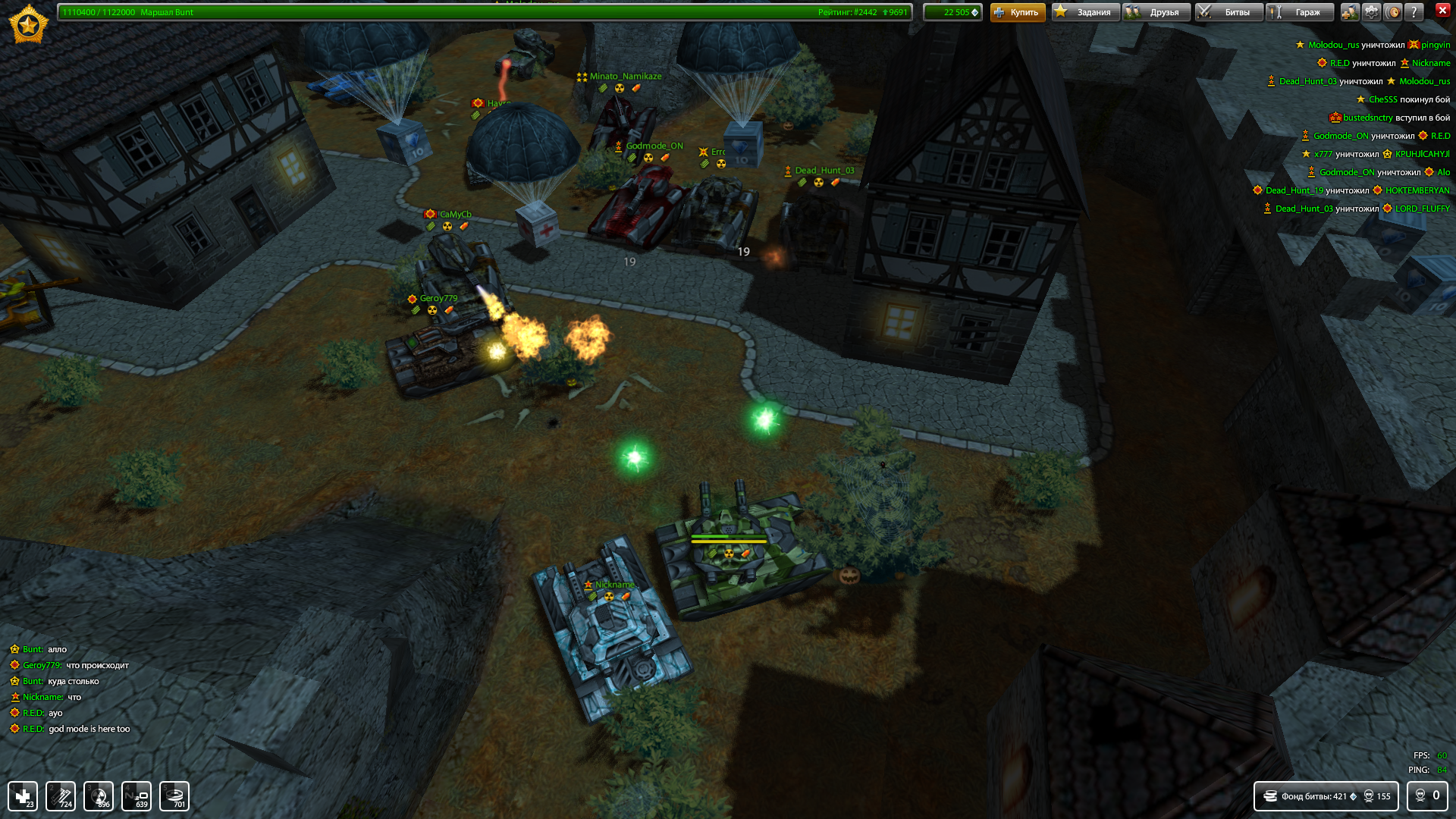The width and height of the screenshot is (1456, 819).
Task: Exit the battle using the red X
Action: (x=1442, y=11)
